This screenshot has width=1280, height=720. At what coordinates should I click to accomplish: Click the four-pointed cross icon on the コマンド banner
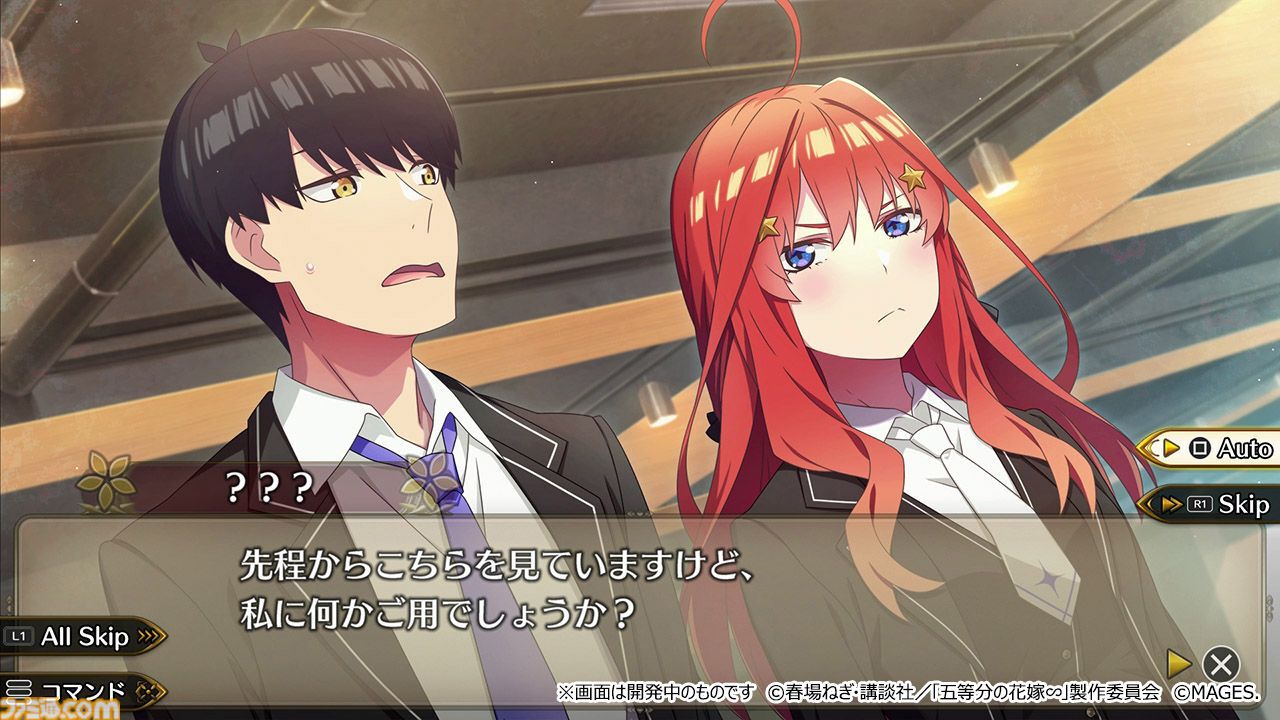[x=149, y=690]
